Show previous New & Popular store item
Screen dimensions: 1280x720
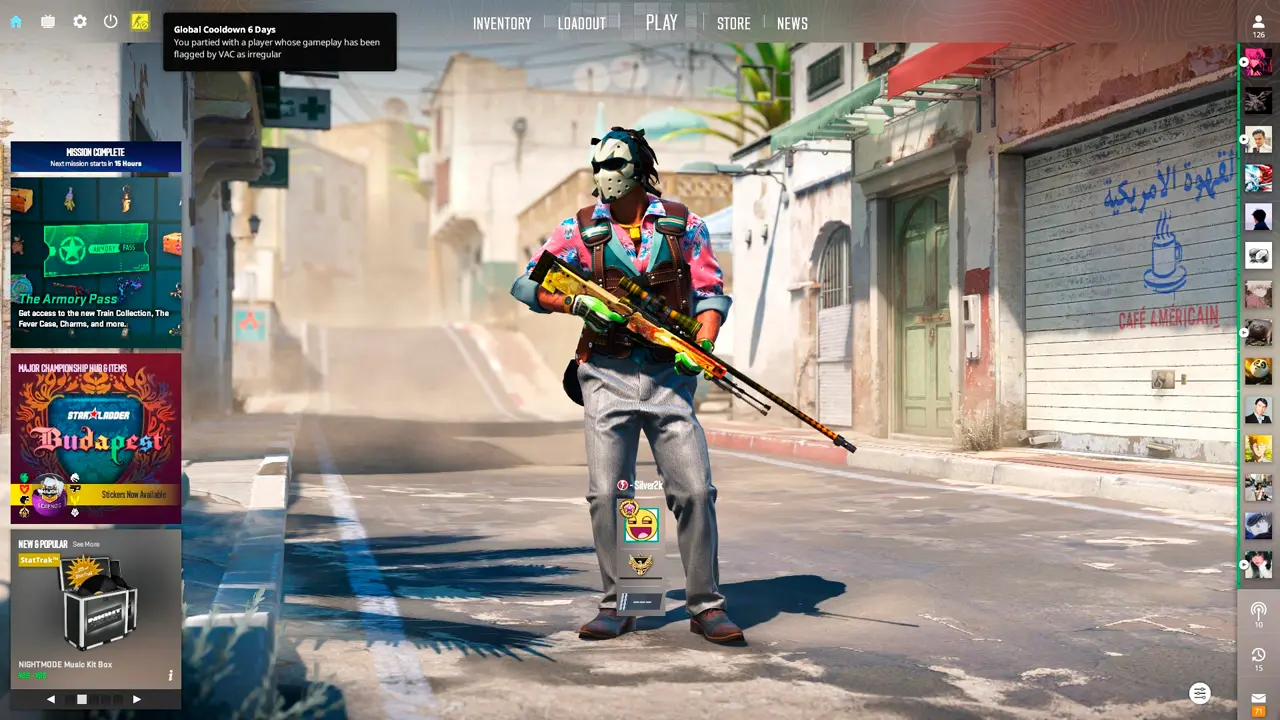(51, 699)
